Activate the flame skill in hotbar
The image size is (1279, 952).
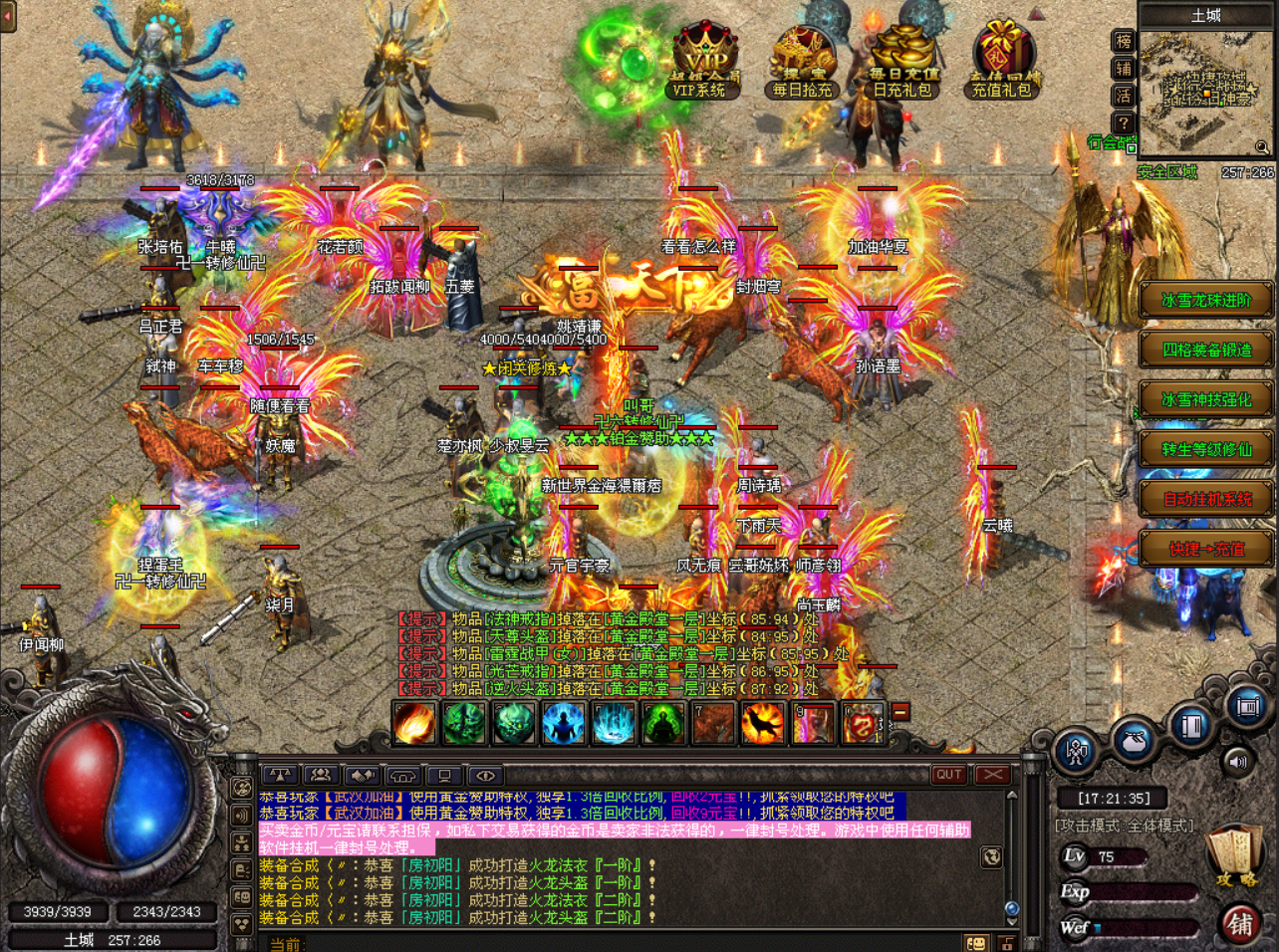coord(414,724)
